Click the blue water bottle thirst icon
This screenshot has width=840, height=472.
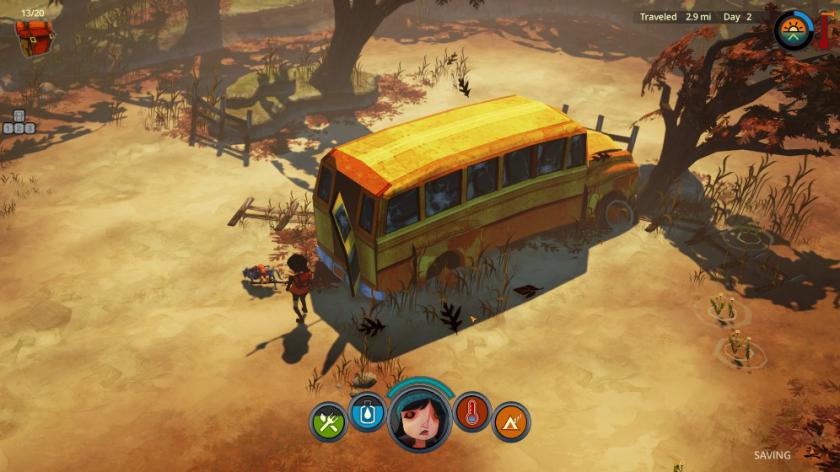pos(366,411)
